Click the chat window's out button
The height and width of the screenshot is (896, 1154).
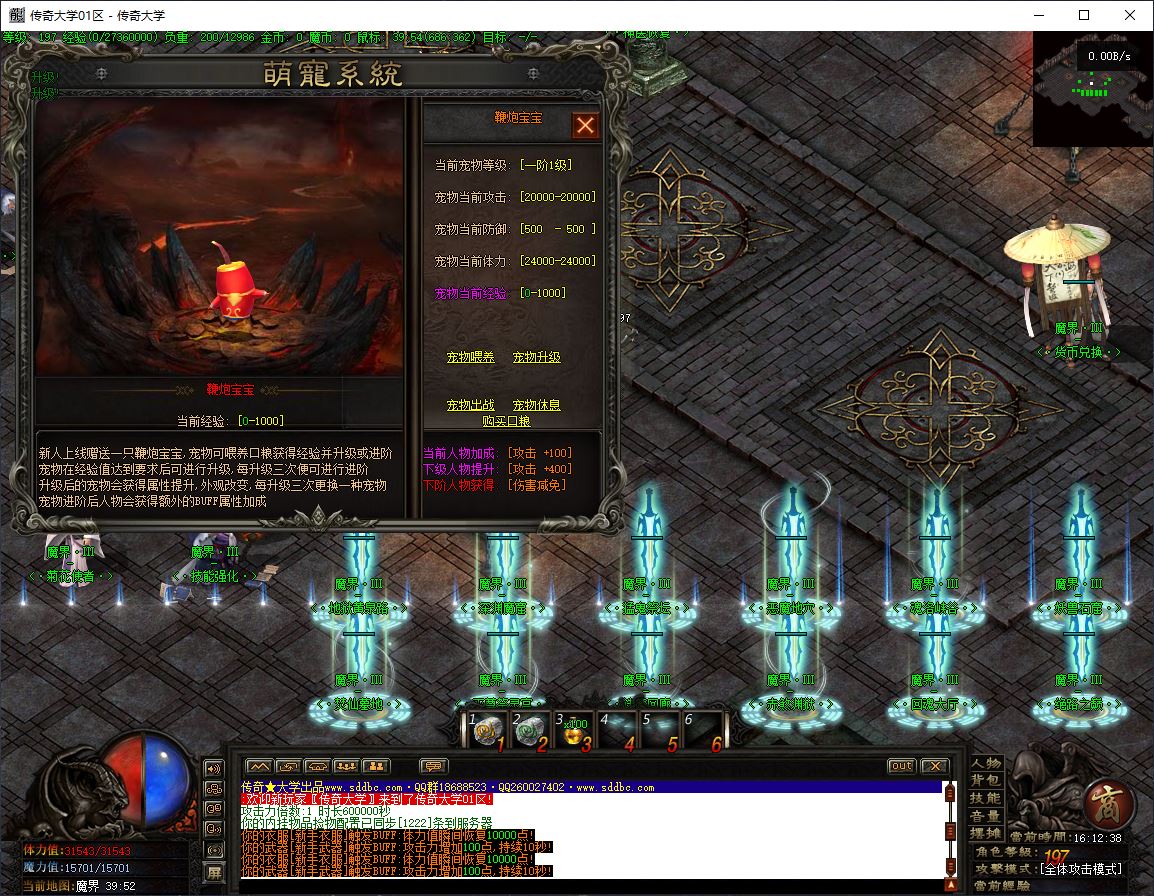point(901,766)
